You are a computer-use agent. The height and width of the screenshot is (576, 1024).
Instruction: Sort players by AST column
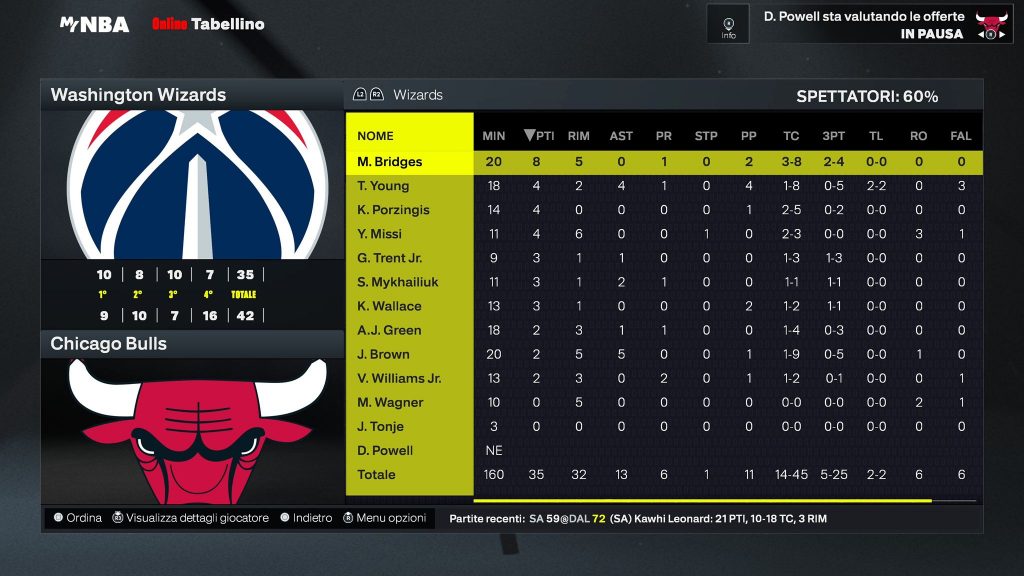621,136
